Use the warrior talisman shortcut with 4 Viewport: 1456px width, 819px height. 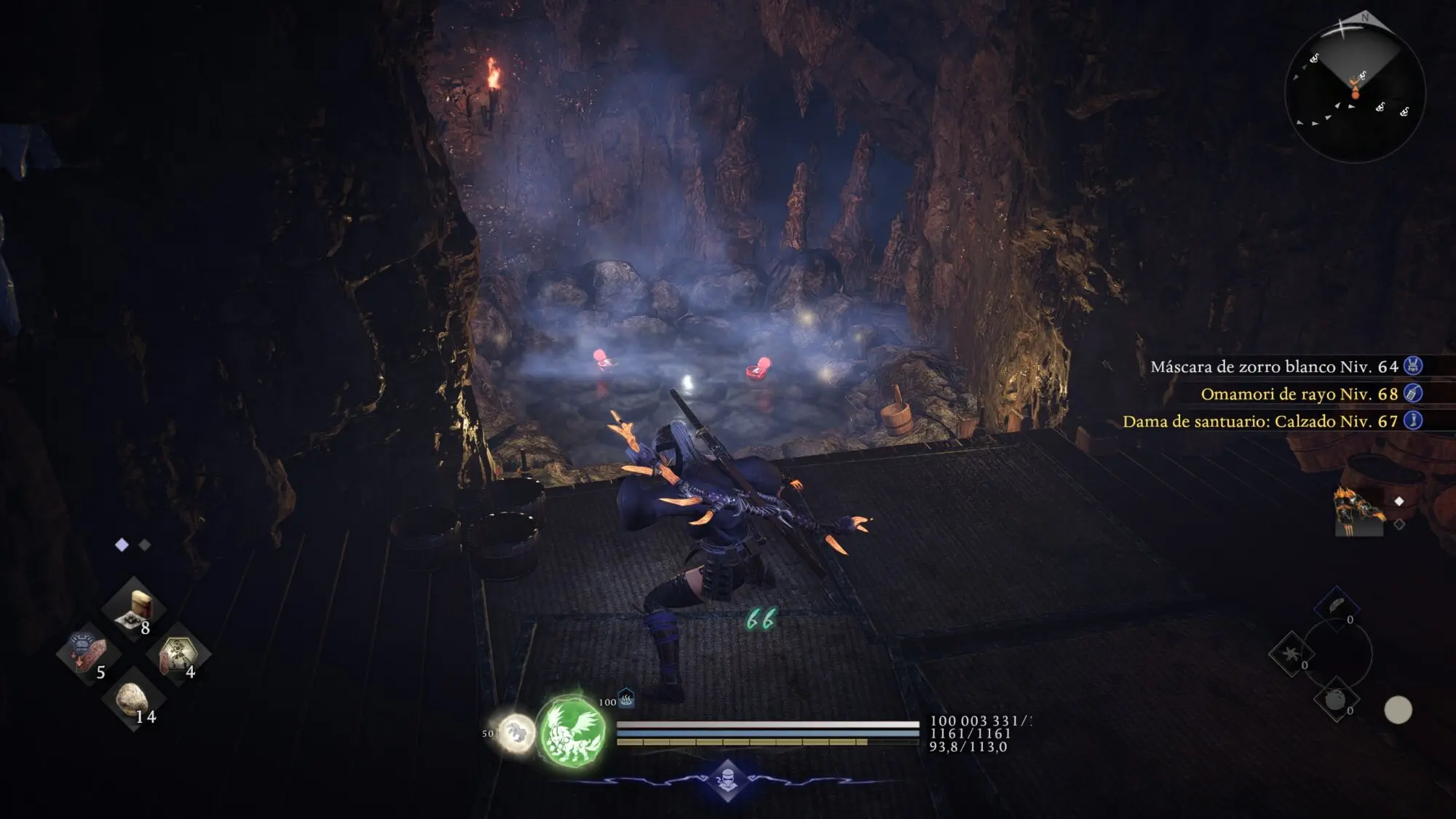[178, 653]
